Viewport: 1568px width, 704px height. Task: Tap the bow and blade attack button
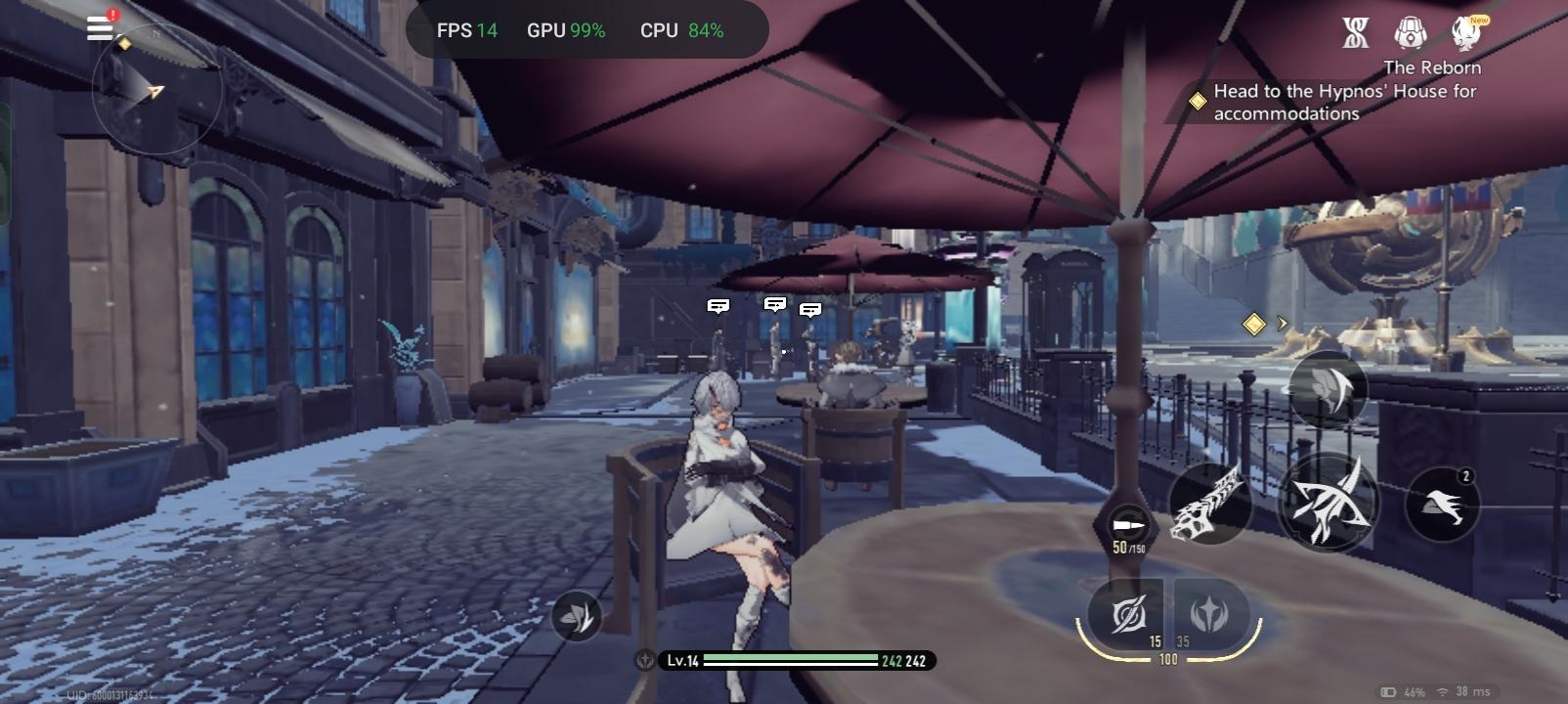pos(1328,503)
